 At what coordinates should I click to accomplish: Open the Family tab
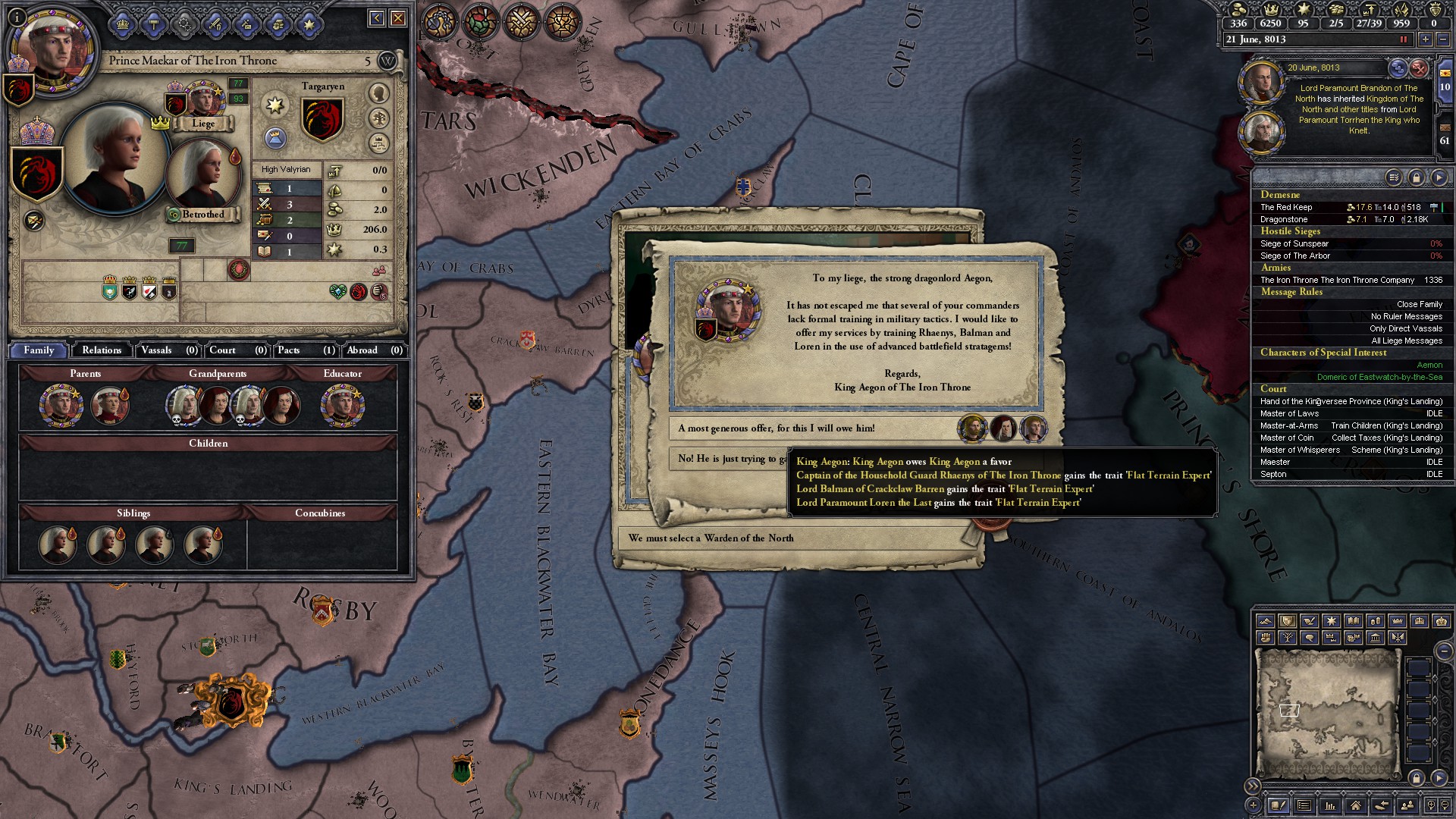[39, 350]
